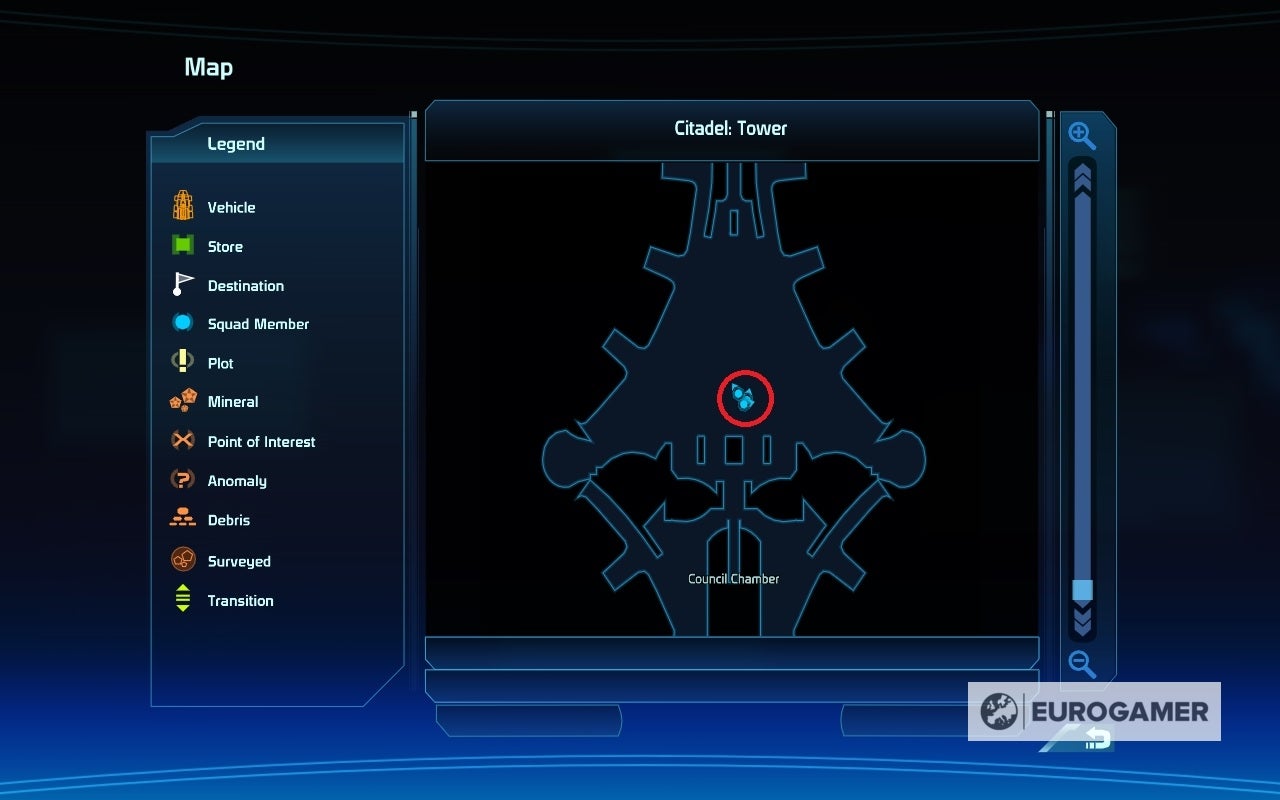
Task: Click the Mineral icon
Action: (x=181, y=400)
